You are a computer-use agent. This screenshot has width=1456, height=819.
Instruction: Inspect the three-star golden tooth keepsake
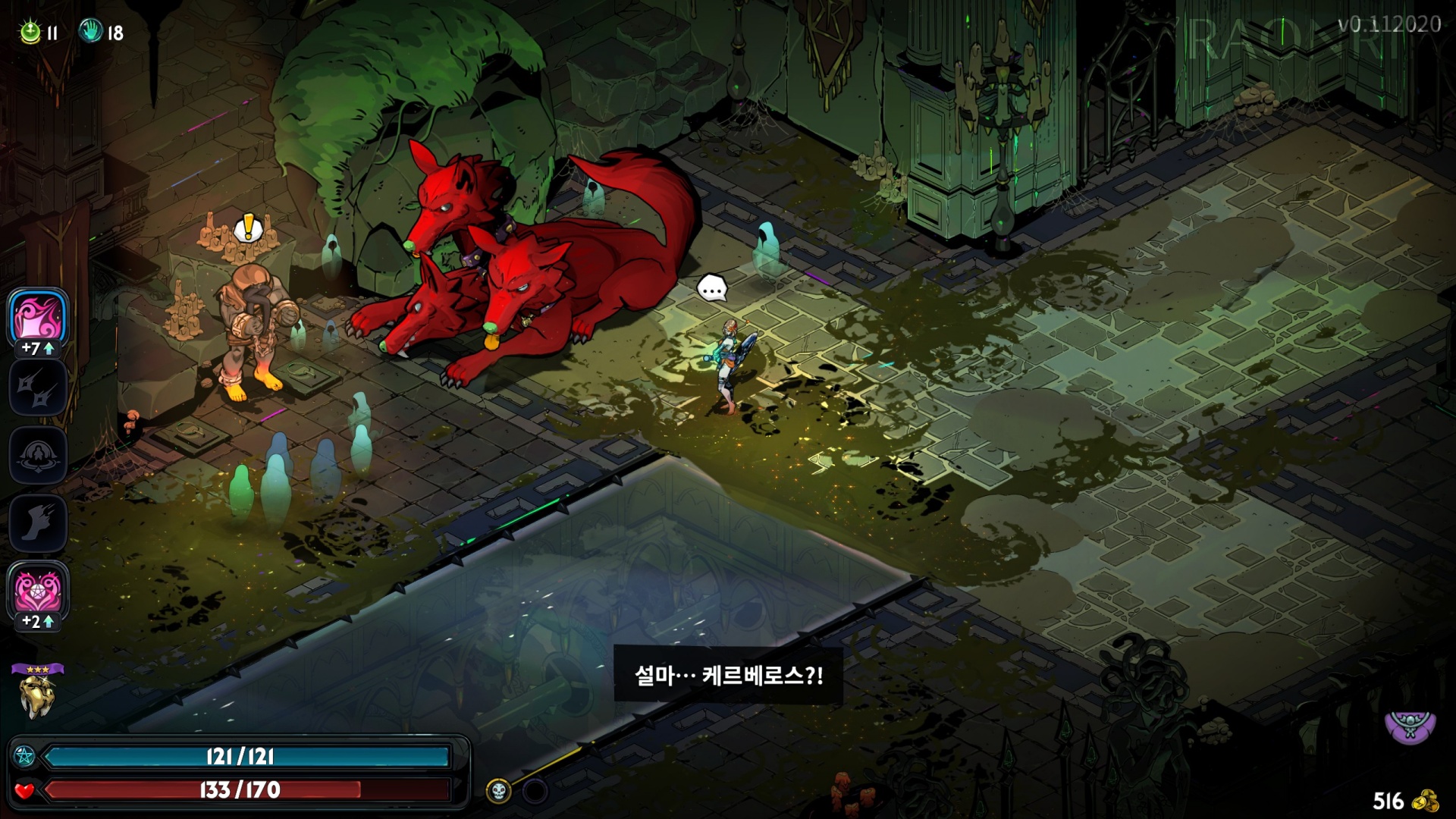(x=36, y=694)
